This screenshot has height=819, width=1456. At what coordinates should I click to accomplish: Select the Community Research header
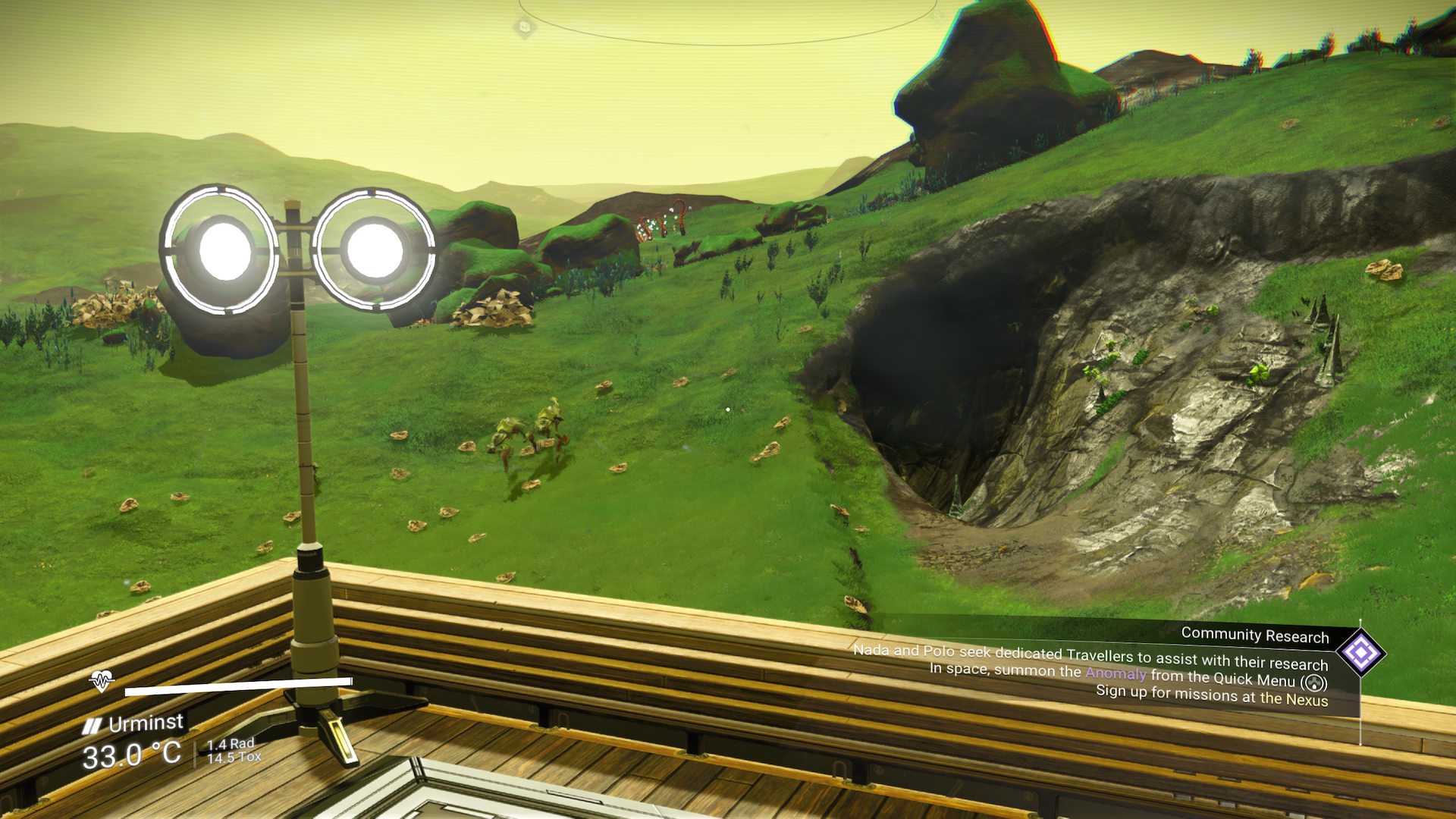(x=1255, y=635)
